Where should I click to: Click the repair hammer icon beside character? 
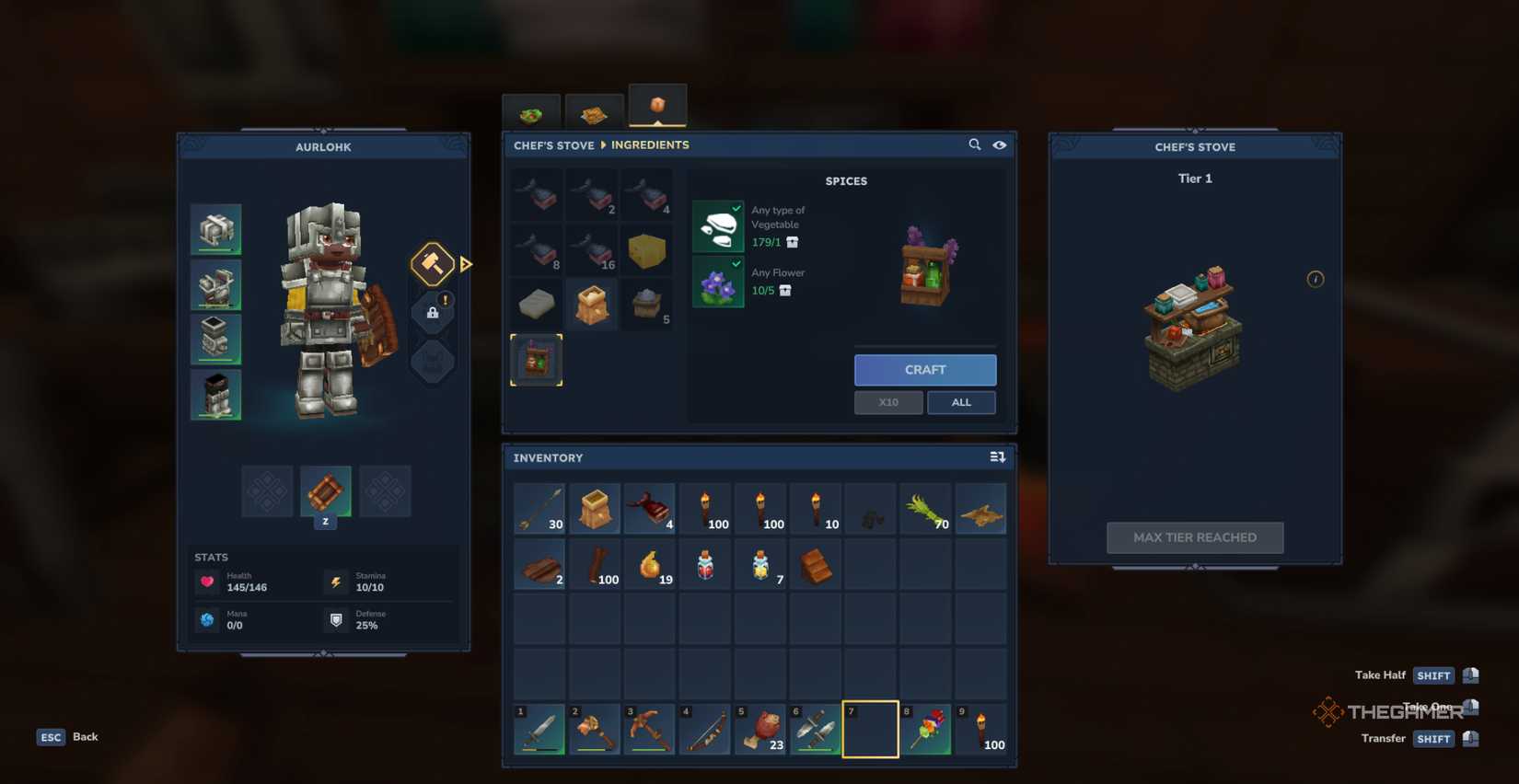click(432, 264)
